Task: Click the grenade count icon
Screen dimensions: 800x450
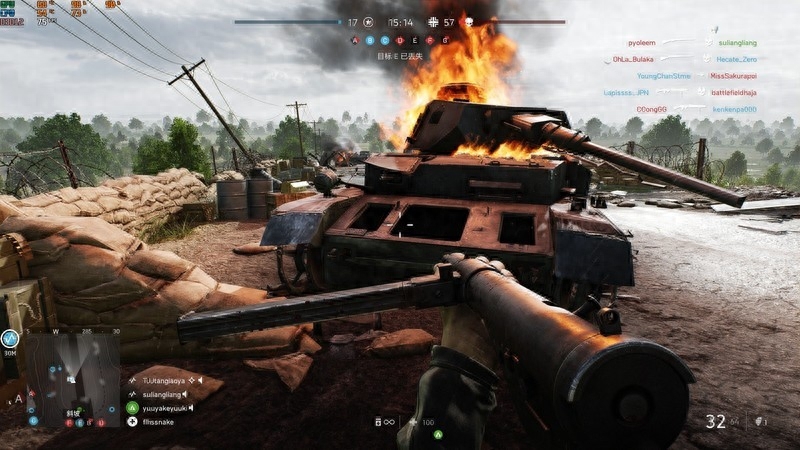Action: [x=756, y=421]
